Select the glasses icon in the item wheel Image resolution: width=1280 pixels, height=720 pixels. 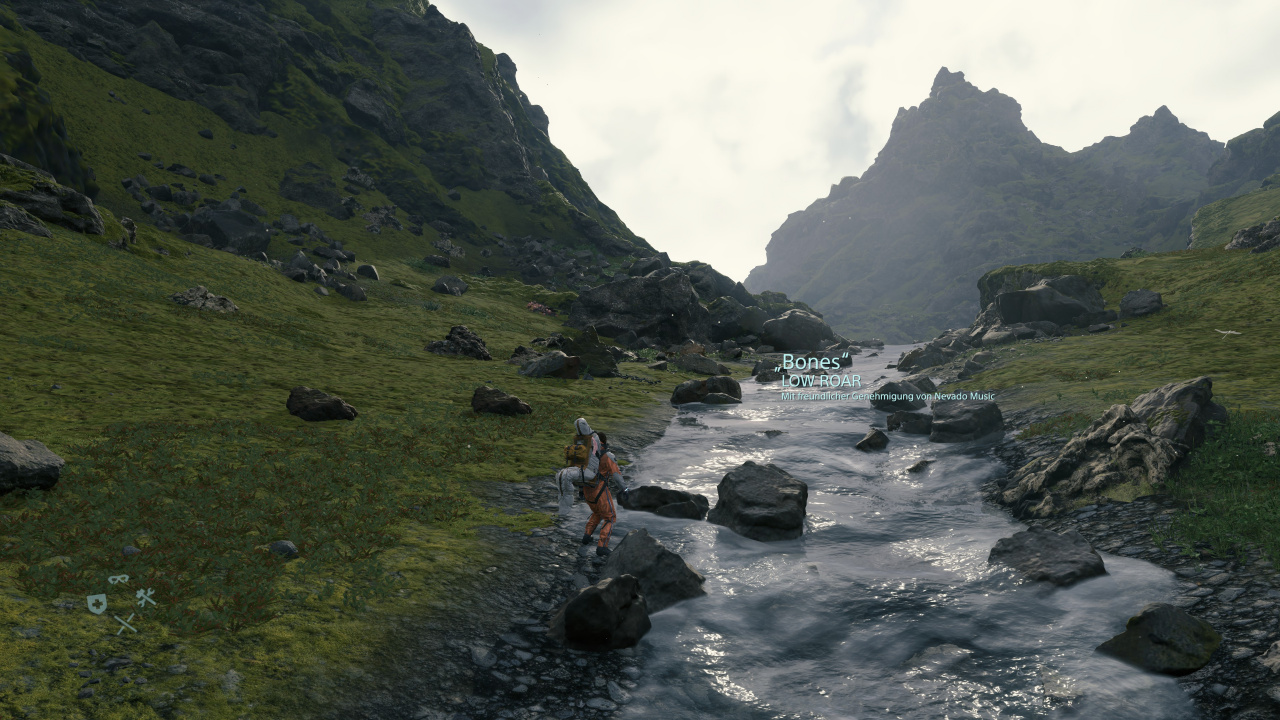[119, 579]
